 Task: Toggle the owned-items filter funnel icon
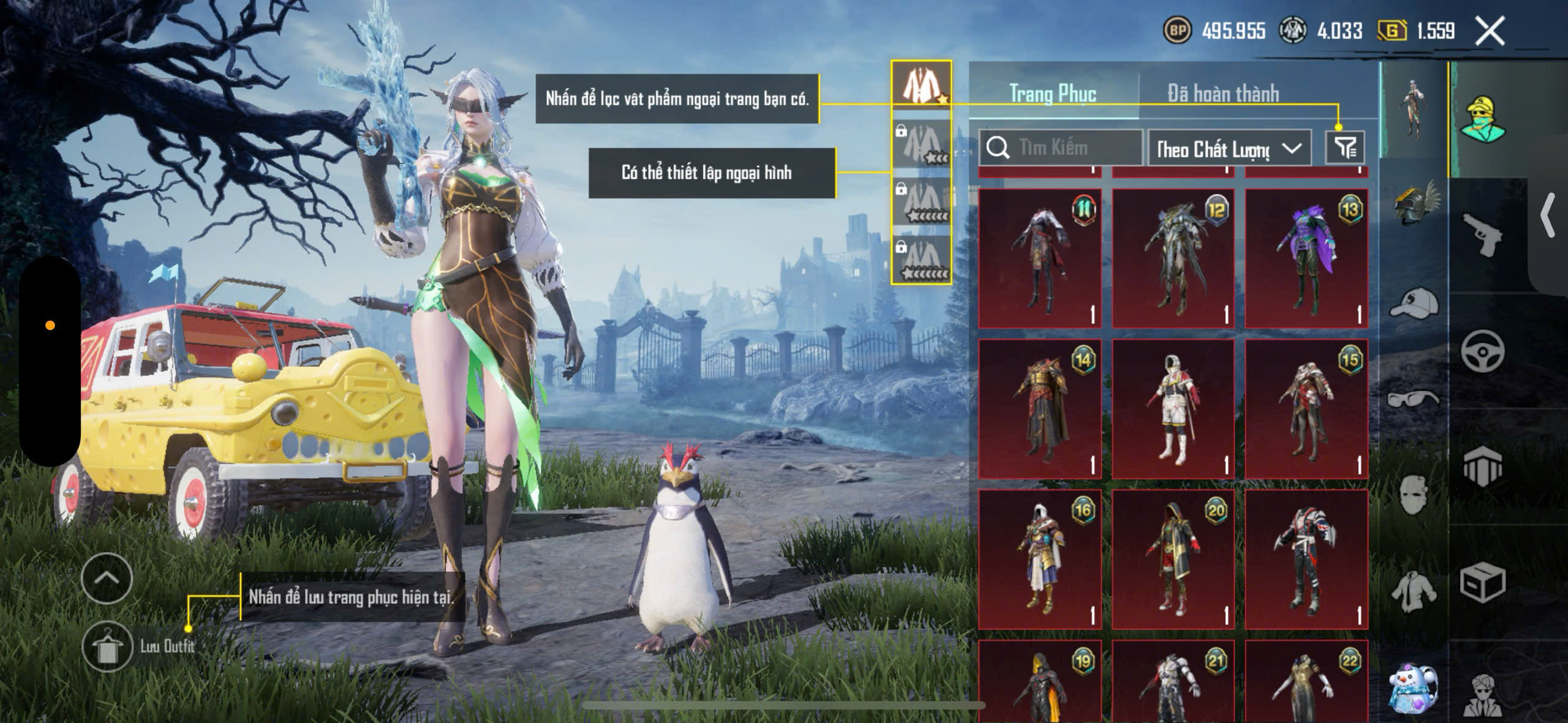[1345, 148]
